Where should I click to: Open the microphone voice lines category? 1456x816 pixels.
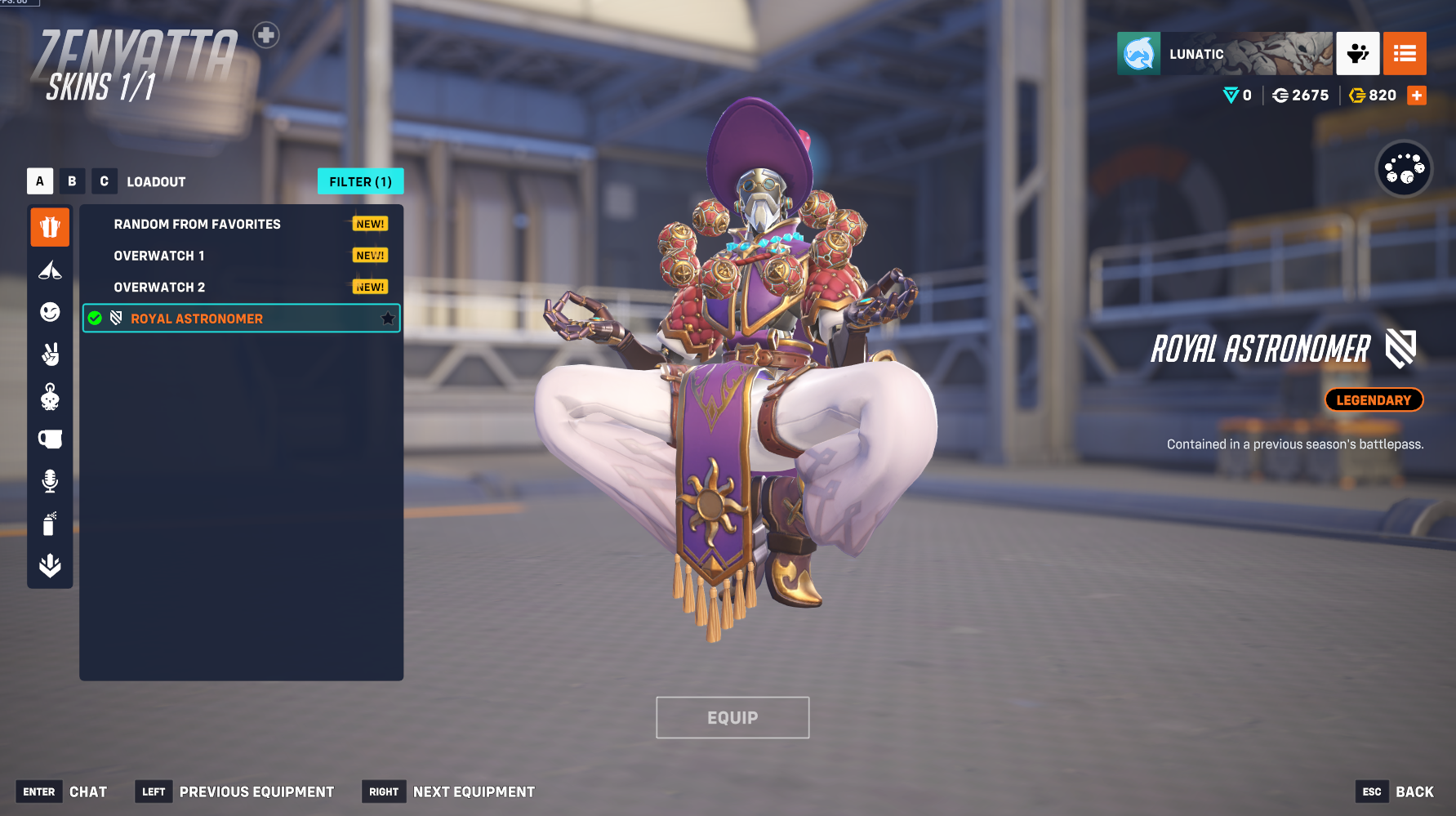pyautogui.click(x=50, y=481)
